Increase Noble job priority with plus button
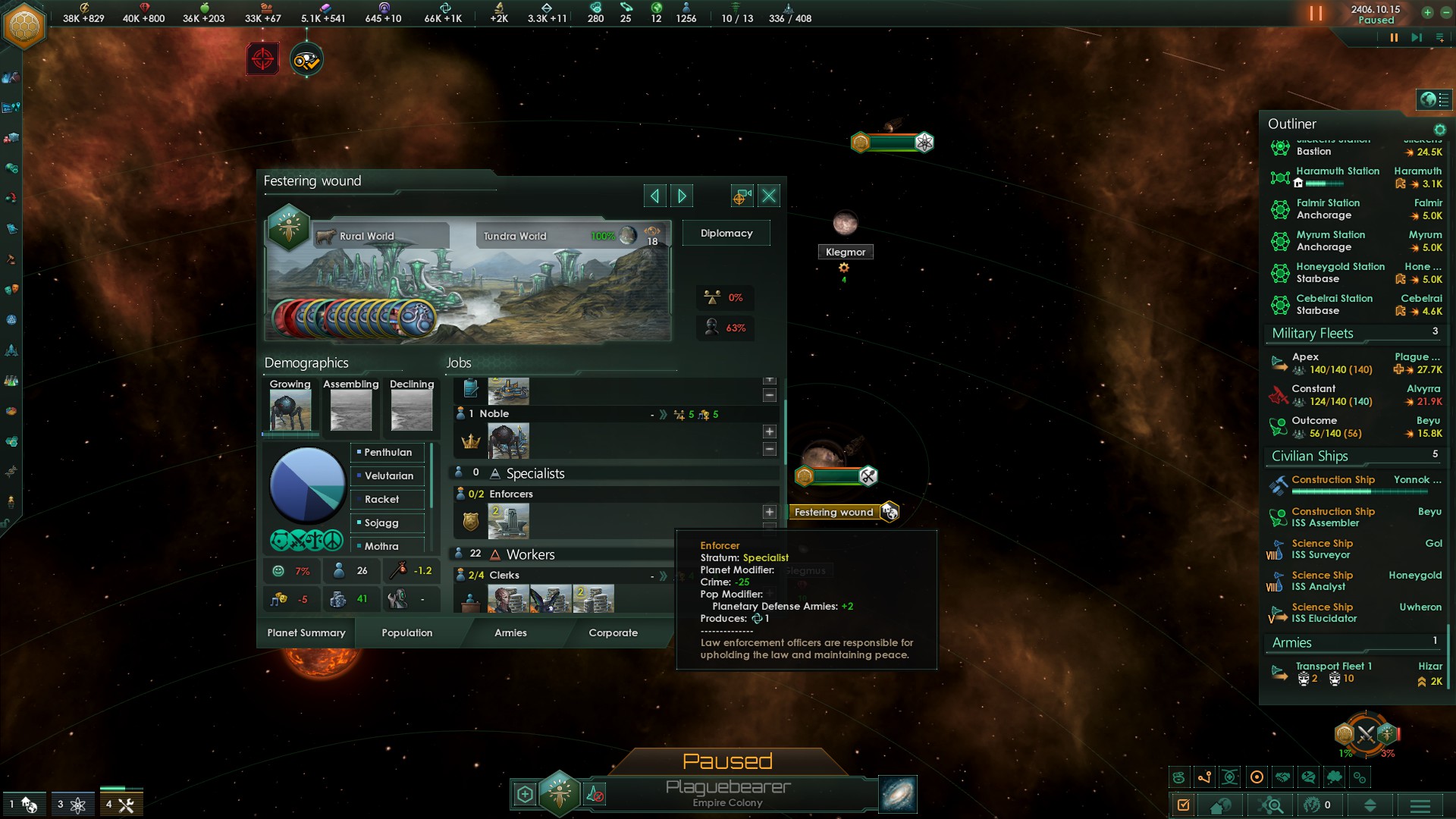This screenshot has height=819, width=1456. 769,431
